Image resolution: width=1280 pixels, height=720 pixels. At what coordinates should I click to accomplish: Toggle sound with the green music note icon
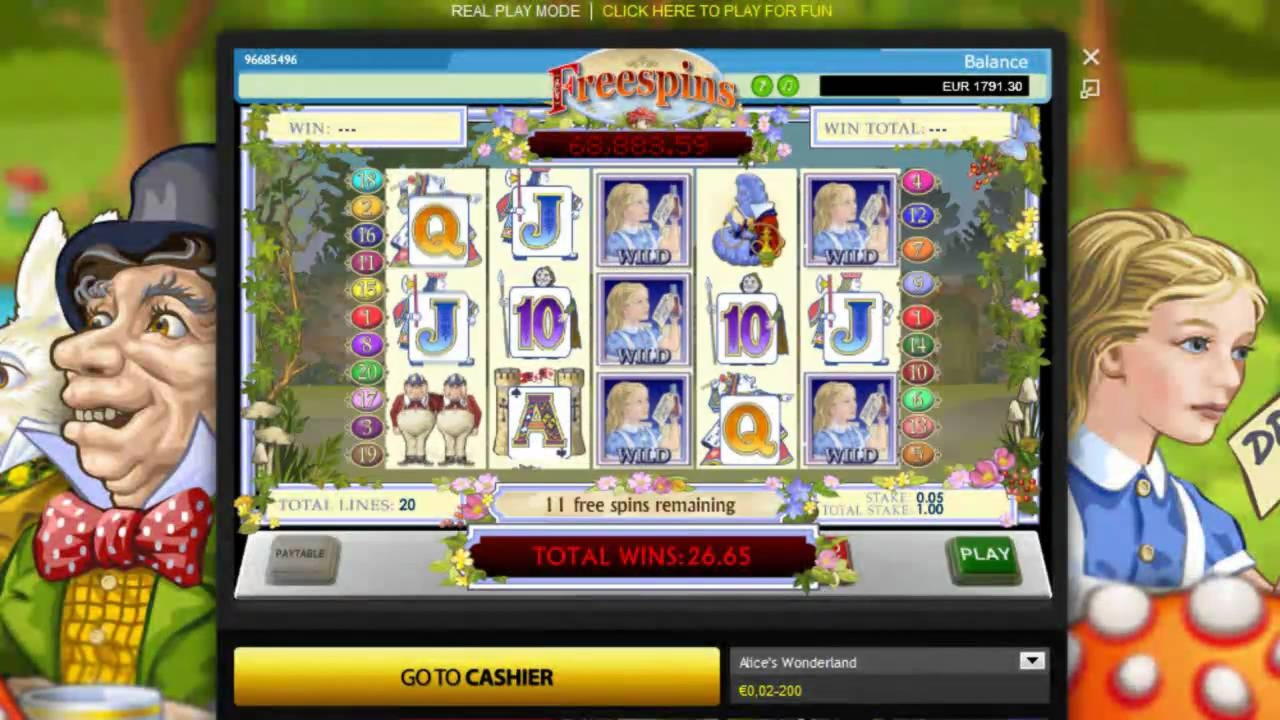[788, 86]
